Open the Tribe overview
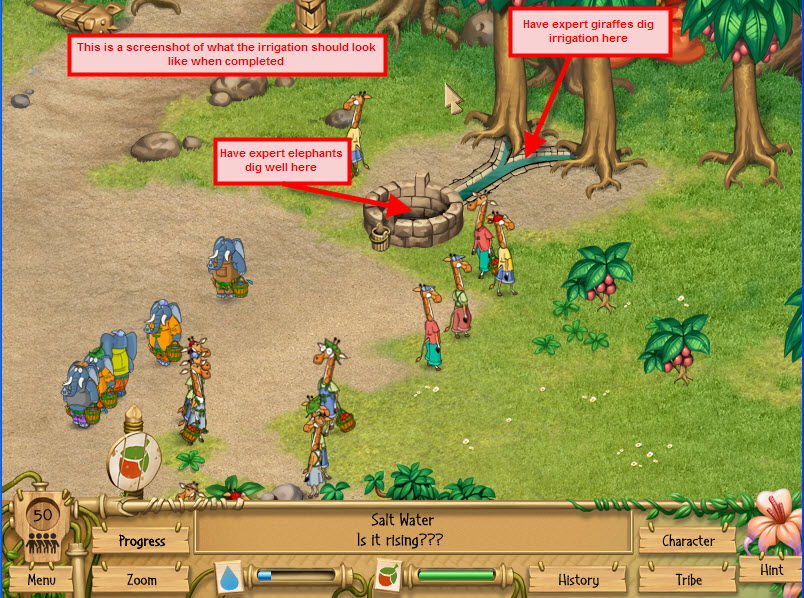 688,579
